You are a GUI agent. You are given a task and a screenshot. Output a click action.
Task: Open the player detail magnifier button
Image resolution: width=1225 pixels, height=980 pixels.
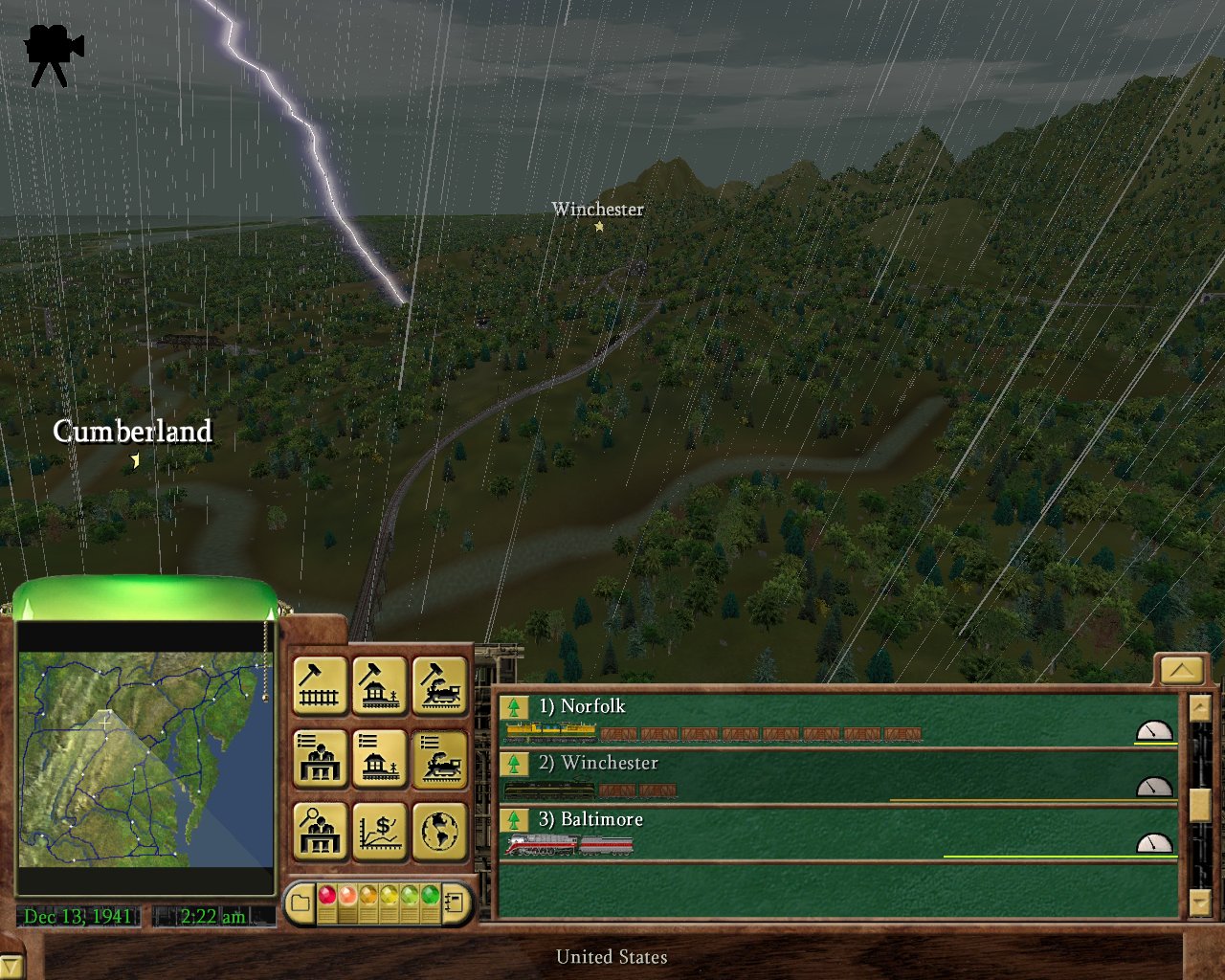[x=319, y=831]
